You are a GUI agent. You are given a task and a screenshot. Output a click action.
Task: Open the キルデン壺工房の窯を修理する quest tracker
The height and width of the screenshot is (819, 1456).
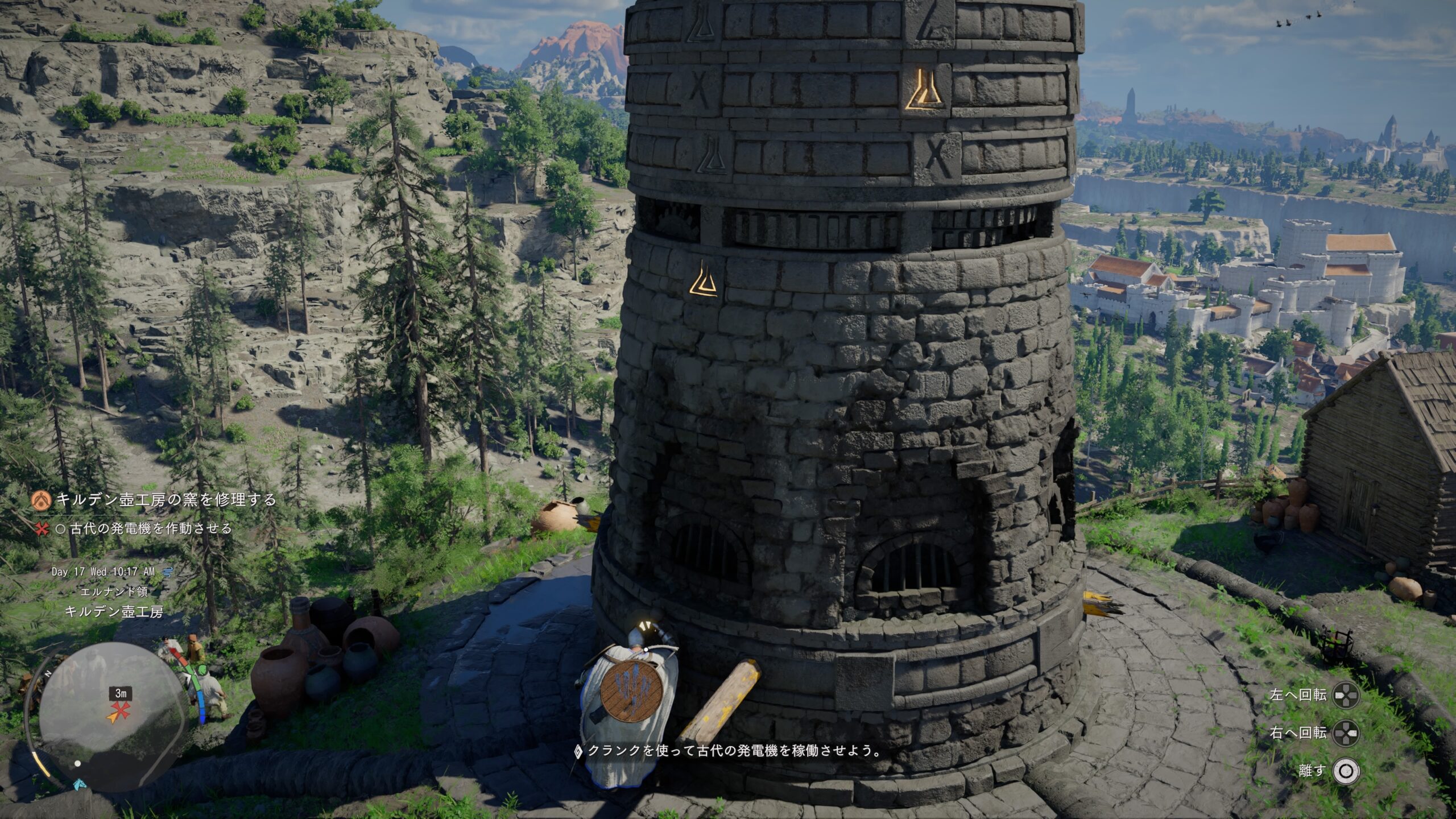(166, 500)
